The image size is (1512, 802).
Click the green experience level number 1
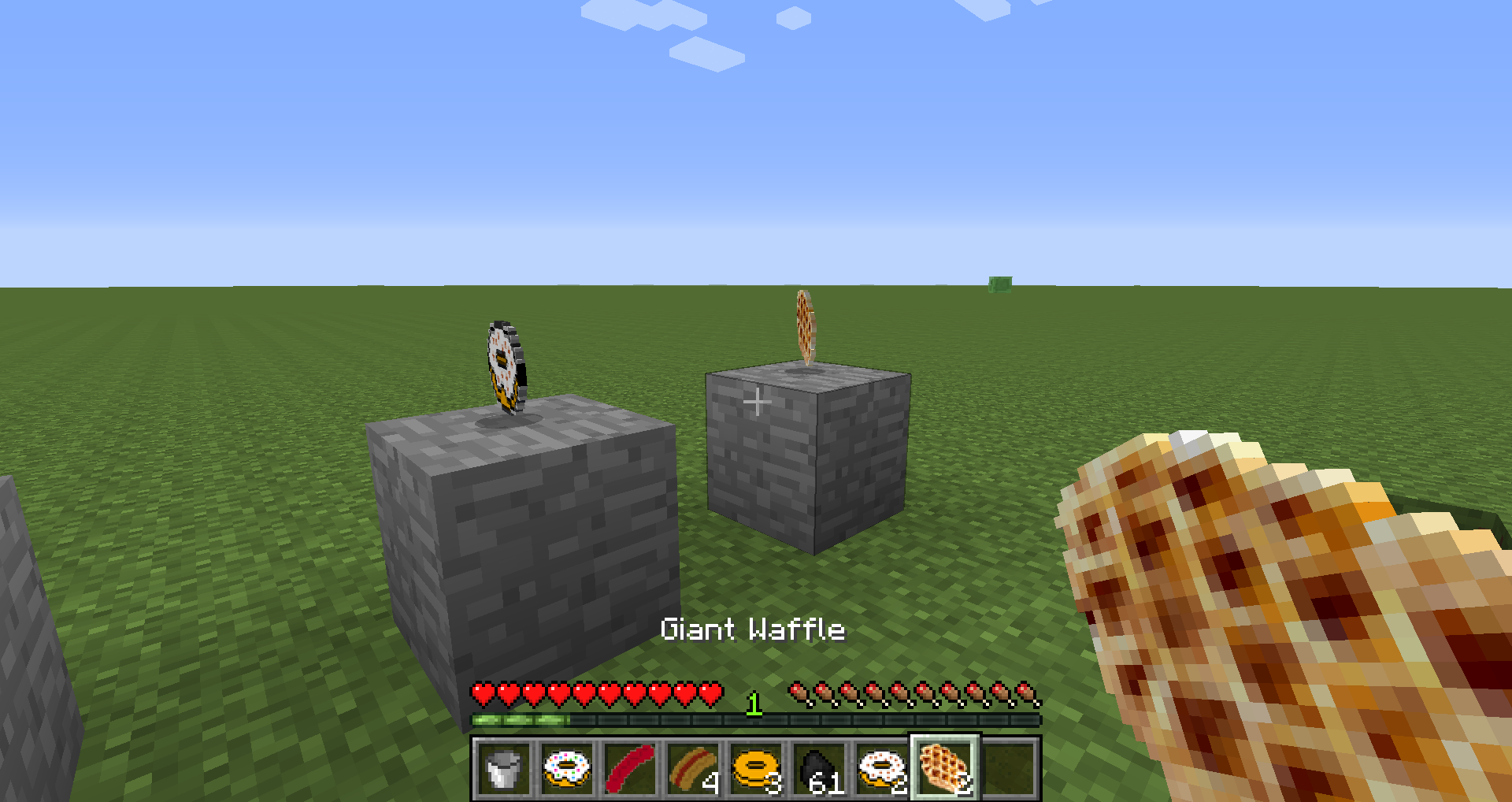754,705
